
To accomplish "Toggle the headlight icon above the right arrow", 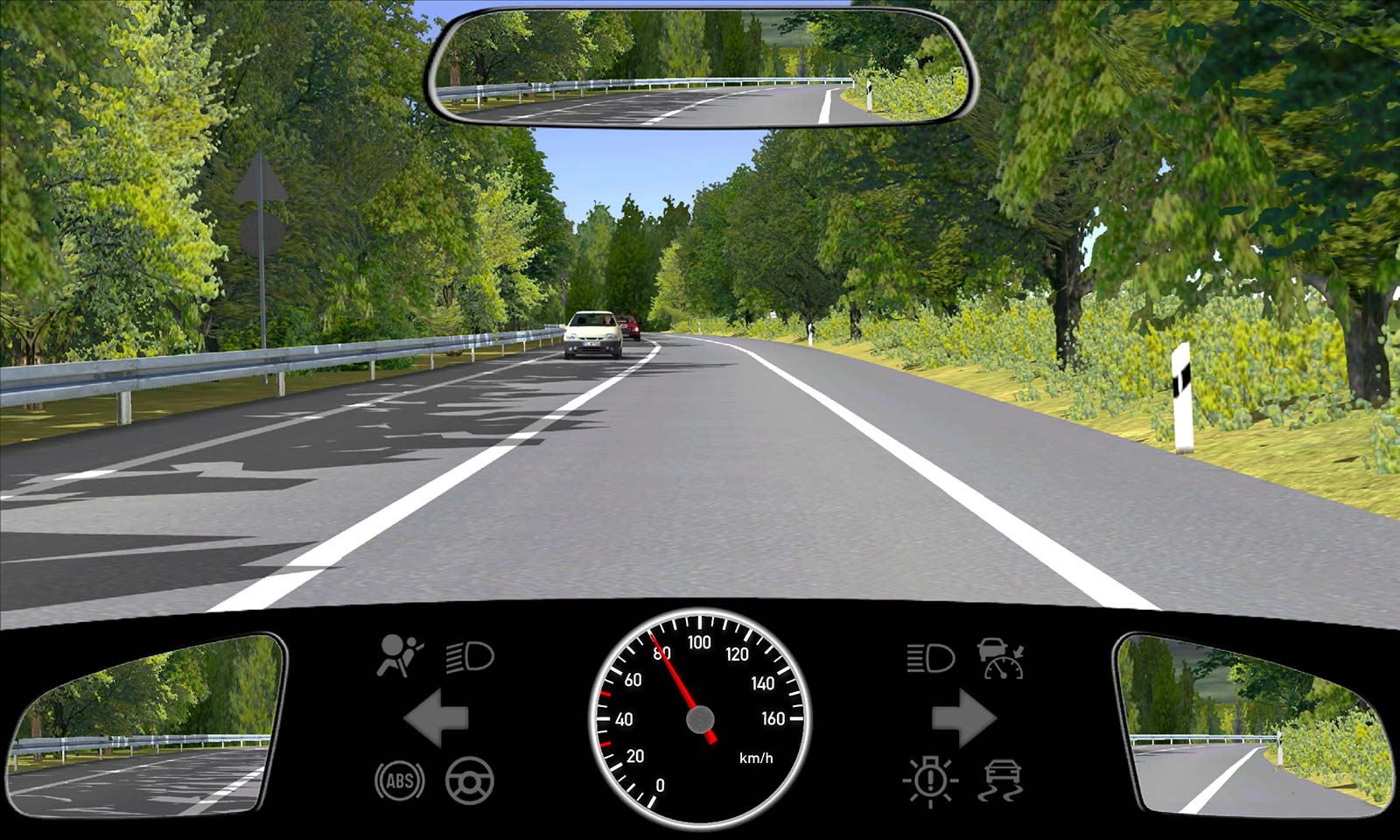I will (929, 658).
